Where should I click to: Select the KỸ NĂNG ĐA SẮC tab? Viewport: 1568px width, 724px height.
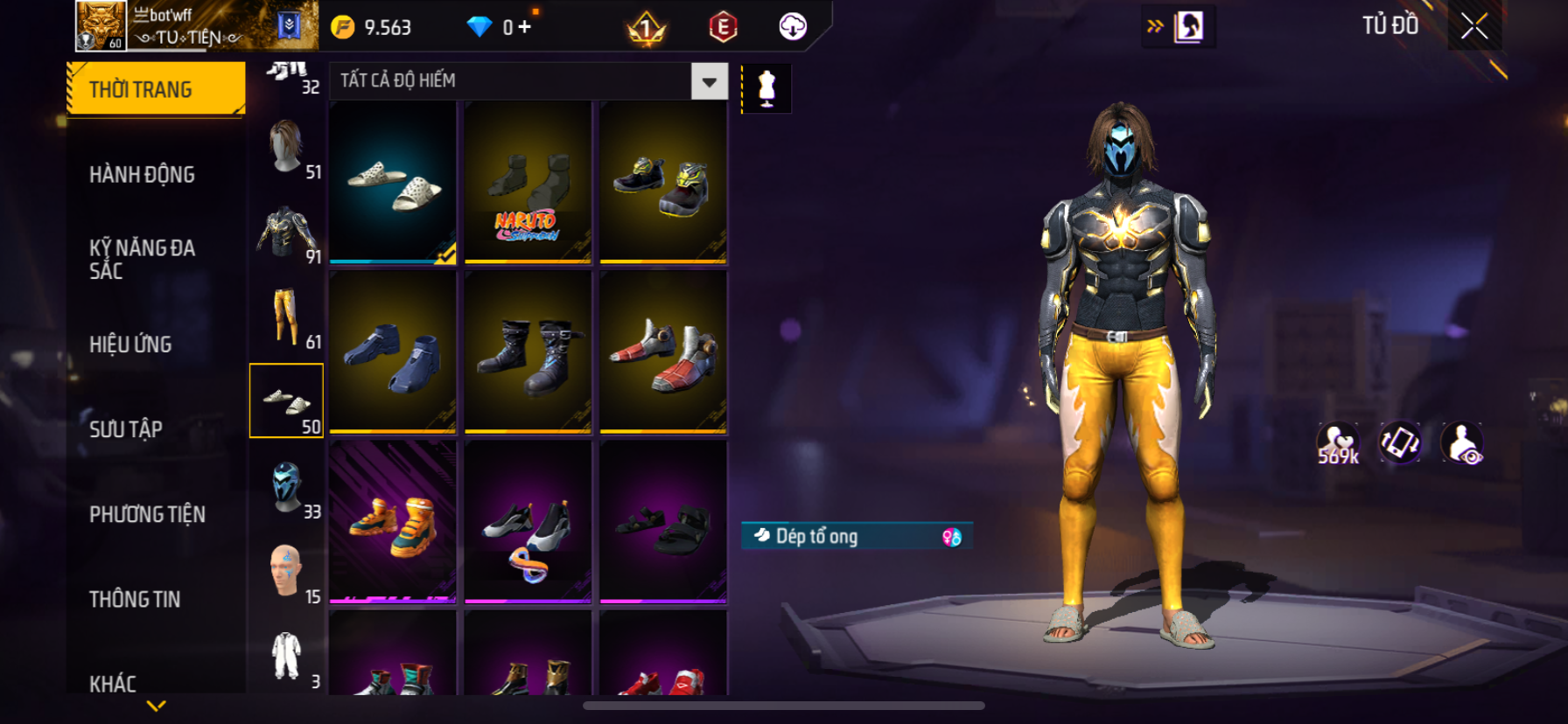point(142,259)
